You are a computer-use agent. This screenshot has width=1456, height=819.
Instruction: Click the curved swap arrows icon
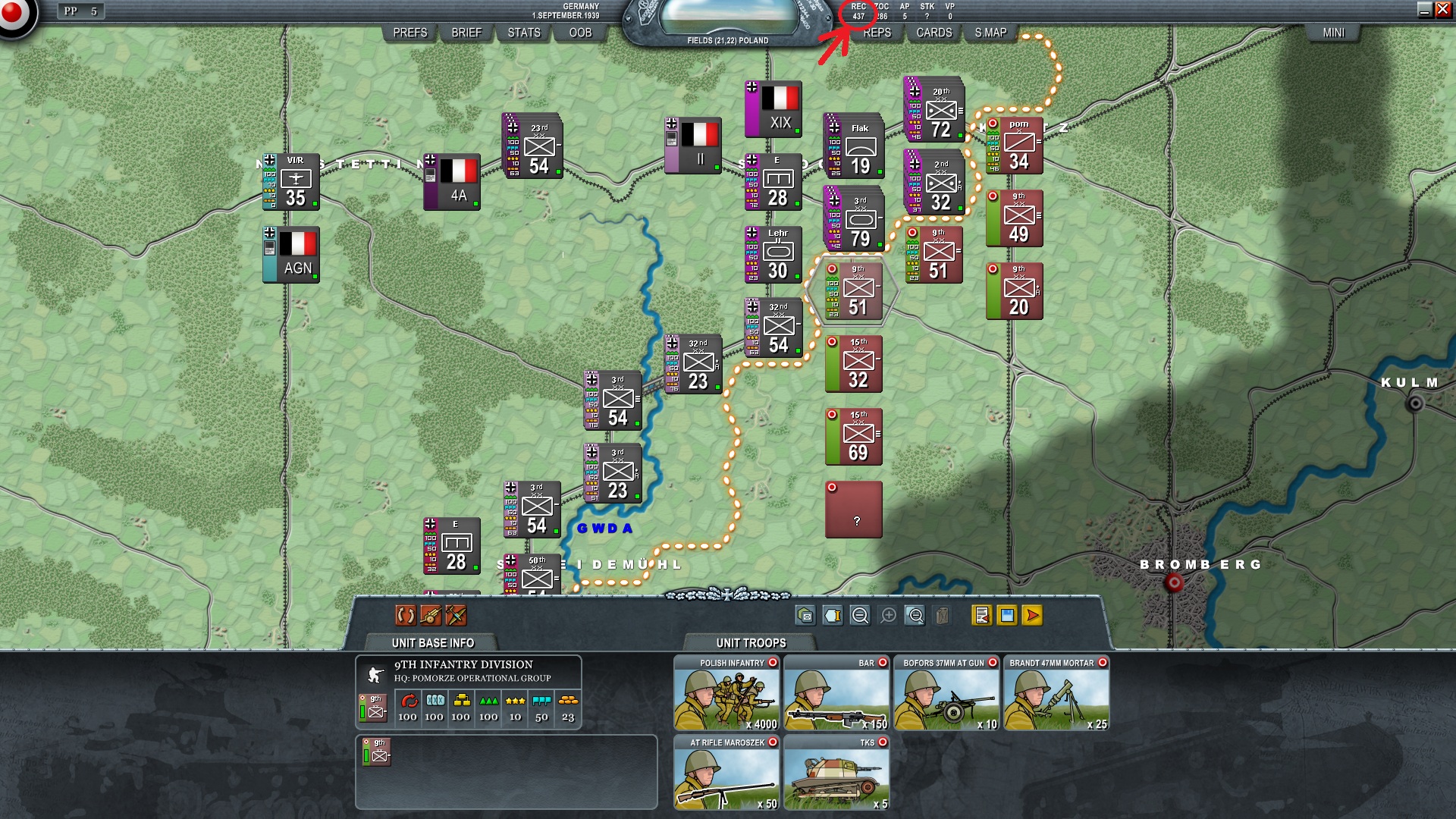(406, 616)
